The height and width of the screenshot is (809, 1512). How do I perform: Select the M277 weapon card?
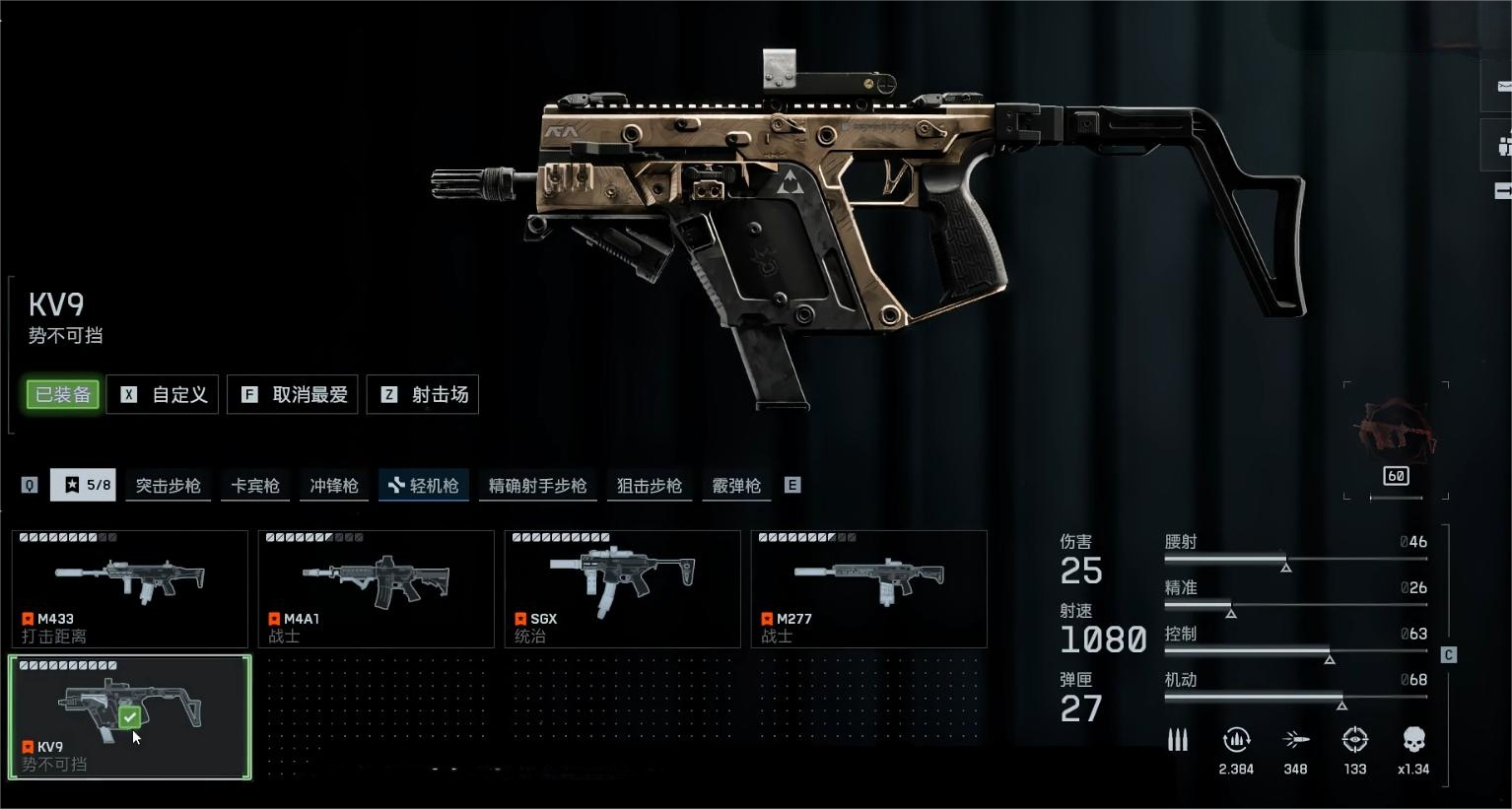869,588
